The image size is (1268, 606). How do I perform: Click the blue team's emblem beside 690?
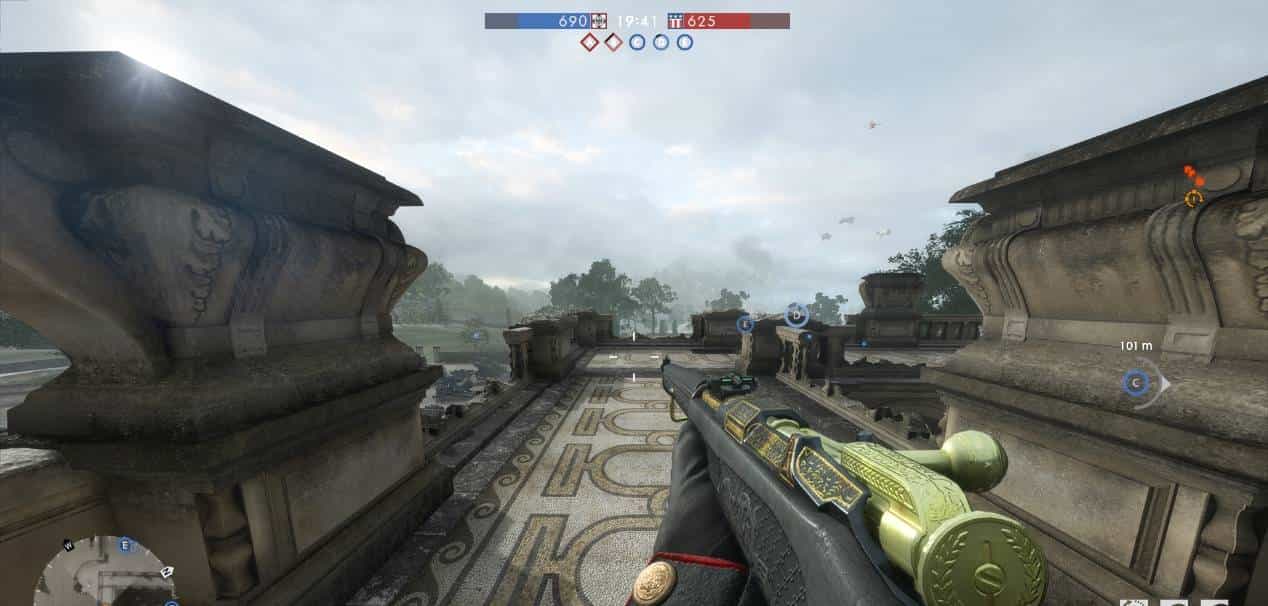click(x=599, y=21)
